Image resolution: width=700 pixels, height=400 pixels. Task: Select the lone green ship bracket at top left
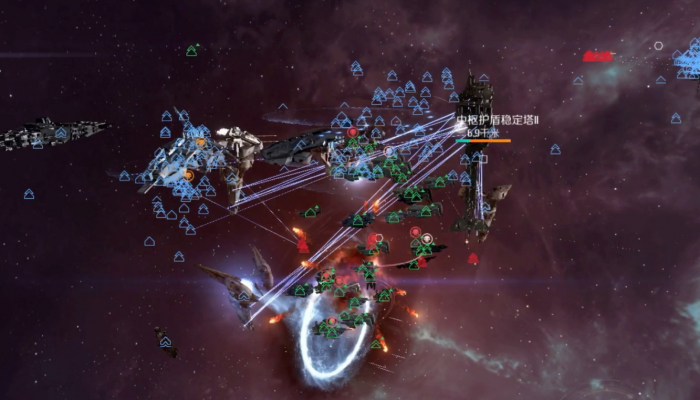(x=191, y=50)
